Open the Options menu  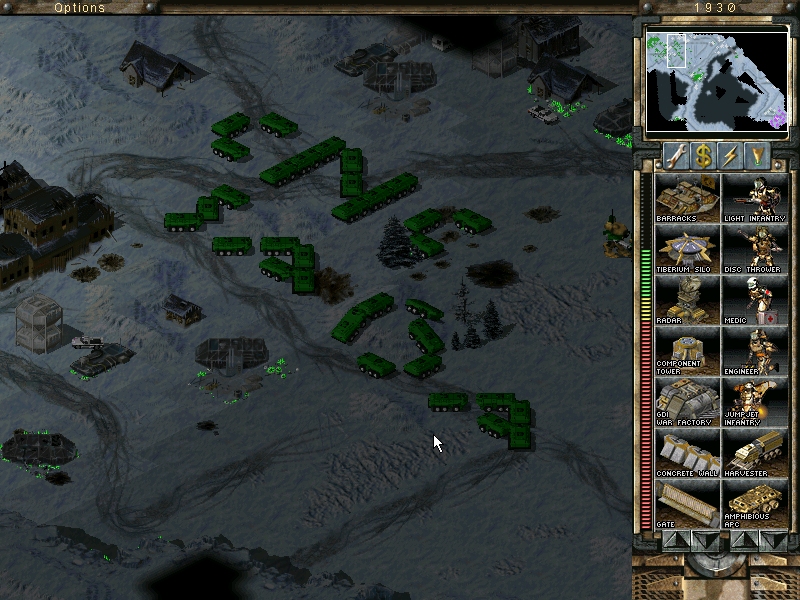click(x=79, y=7)
